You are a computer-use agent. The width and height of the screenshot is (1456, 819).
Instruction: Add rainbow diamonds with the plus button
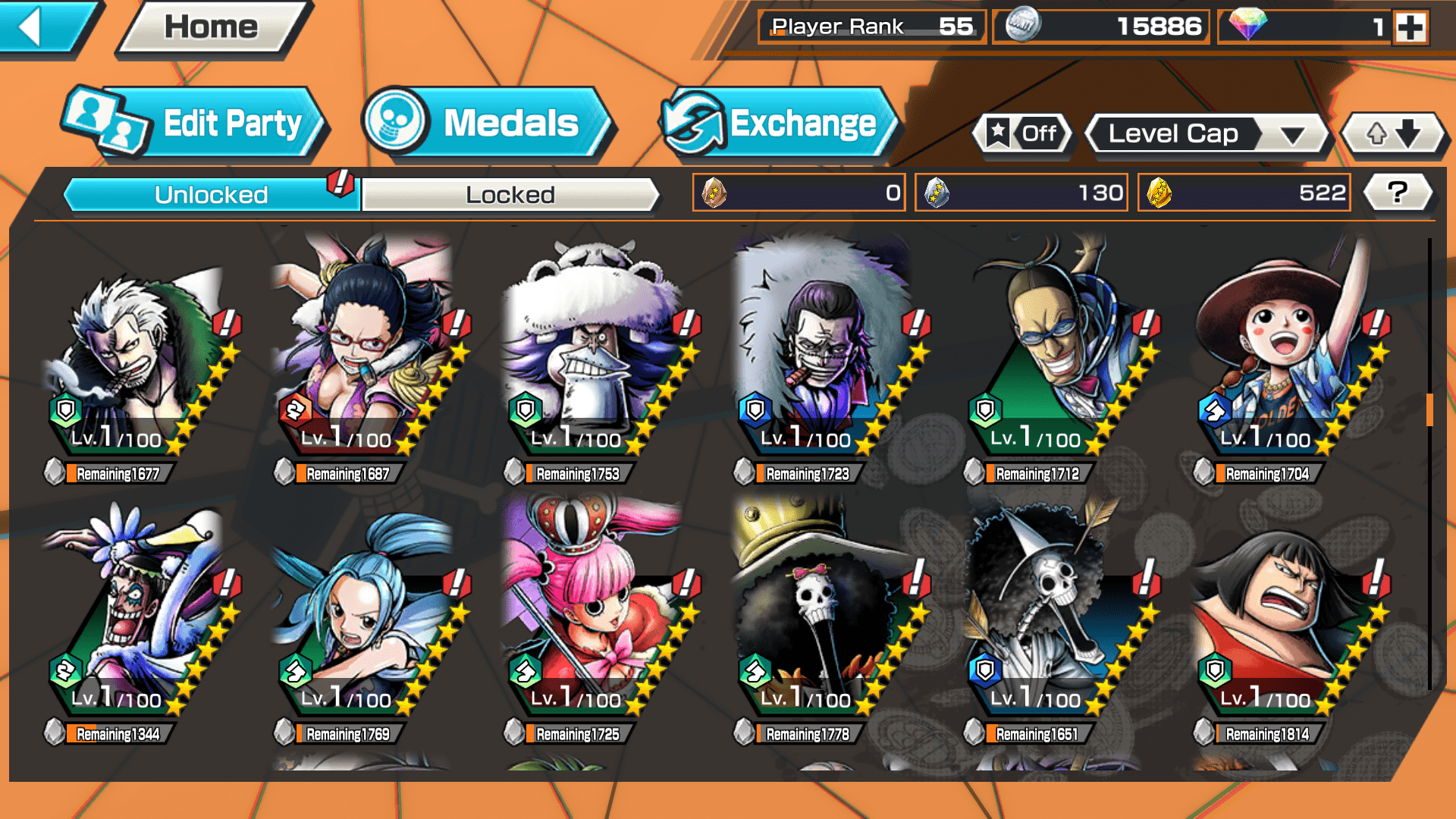[x=1410, y=27]
